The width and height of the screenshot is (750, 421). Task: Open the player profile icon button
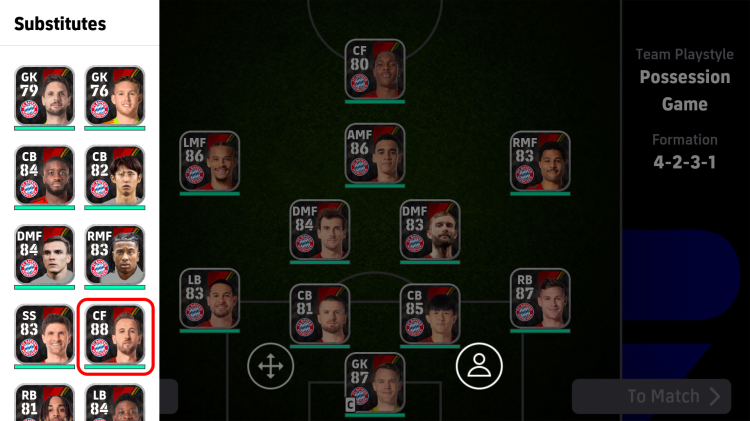coord(479,366)
